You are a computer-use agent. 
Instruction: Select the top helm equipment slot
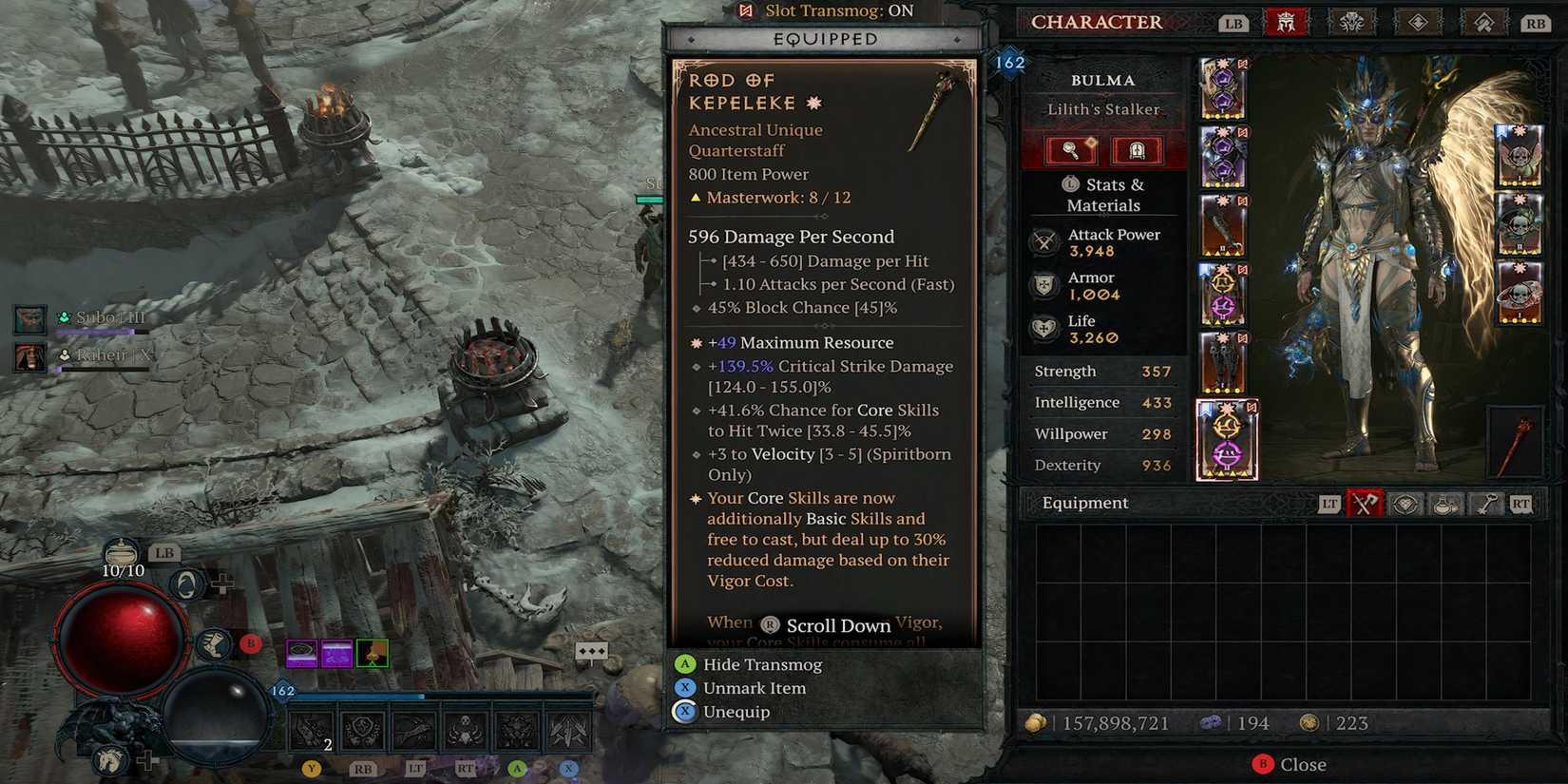click(x=1223, y=88)
